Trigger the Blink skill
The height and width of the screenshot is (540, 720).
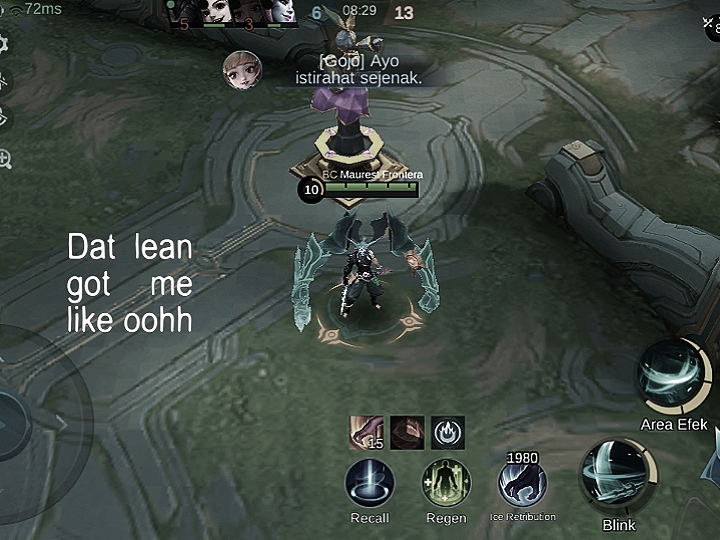[x=619, y=477]
